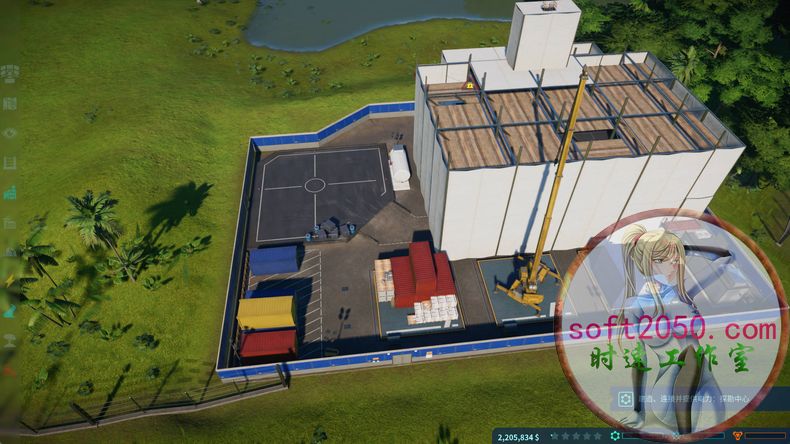
Task: Select the red icon ending the build sidebar
Action: [x=10, y=370]
